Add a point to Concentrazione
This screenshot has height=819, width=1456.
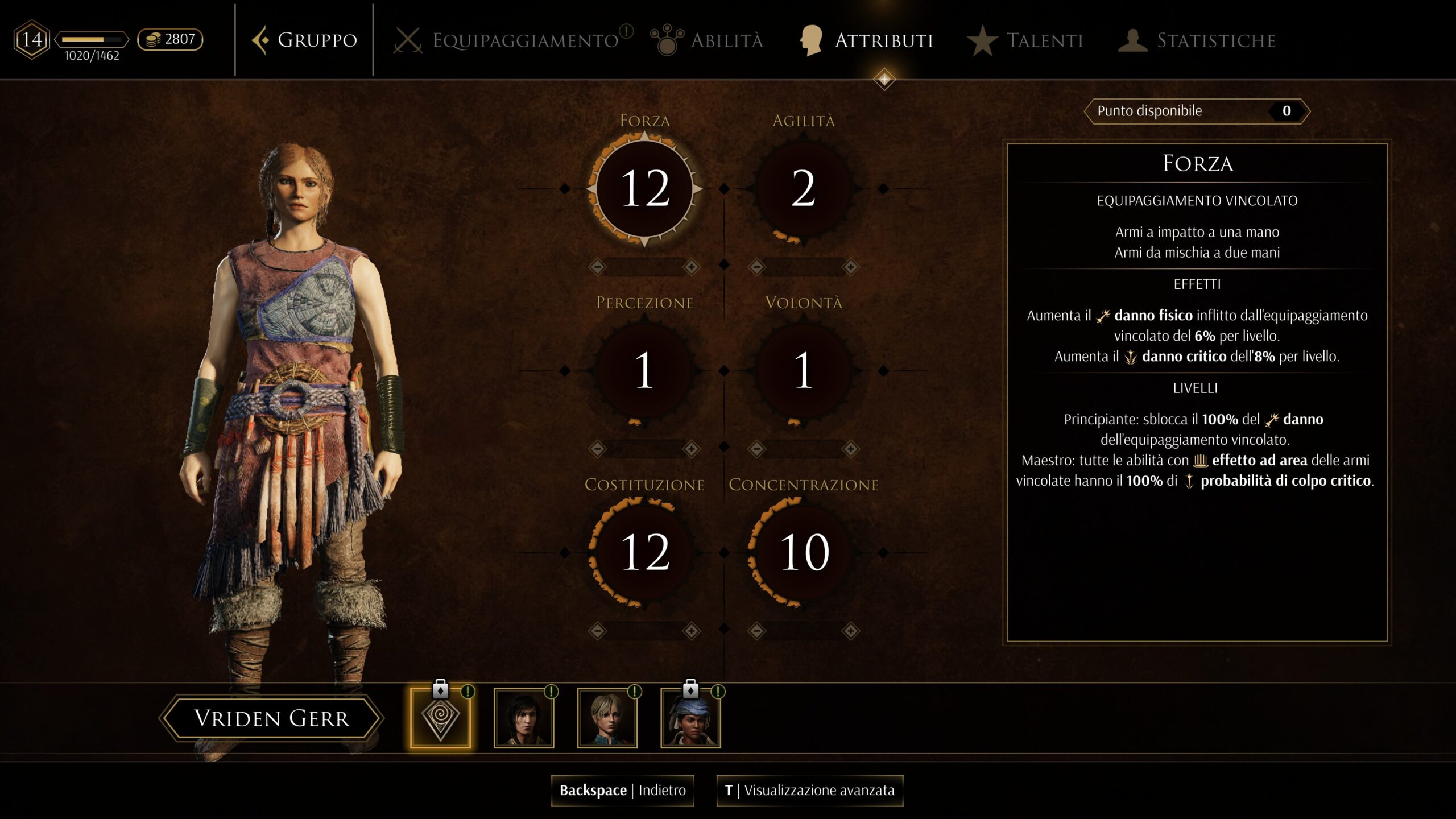pyautogui.click(x=851, y=631)
